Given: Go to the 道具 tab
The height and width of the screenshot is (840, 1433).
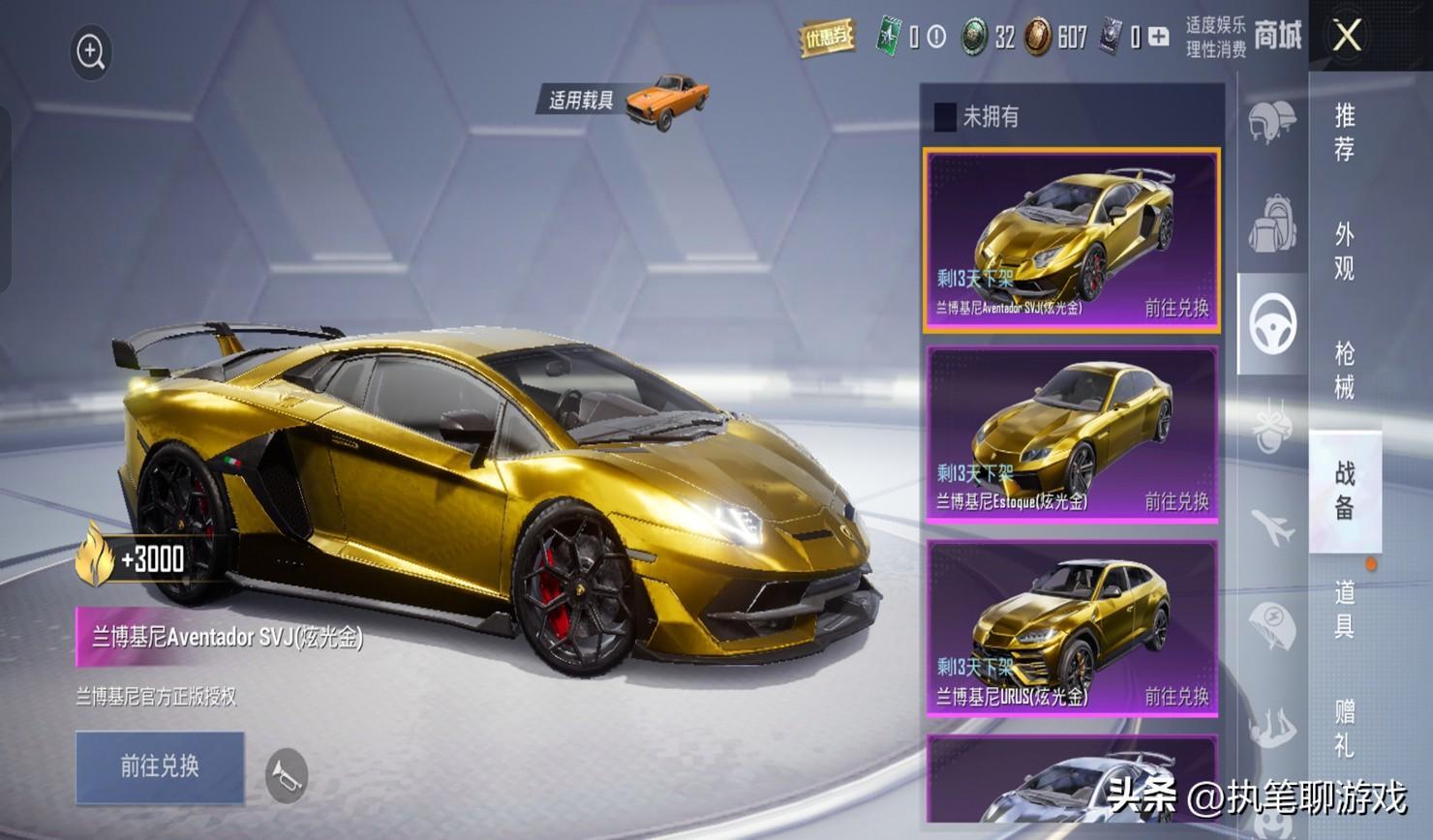Looking at the screenshot, I should [1344, 610].
